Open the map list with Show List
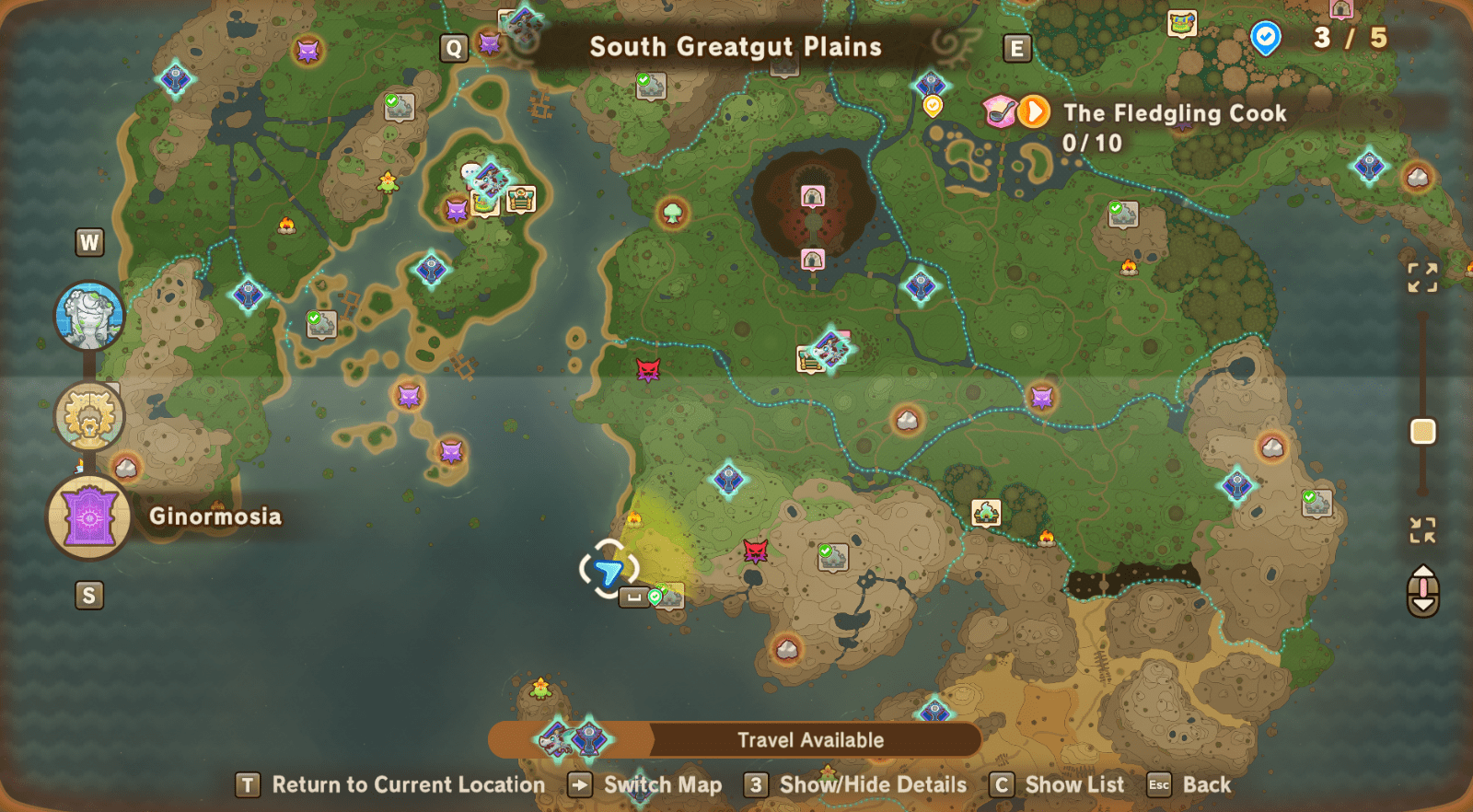The height and width of the screenshot is (812, 1473). click(1074, 784)
